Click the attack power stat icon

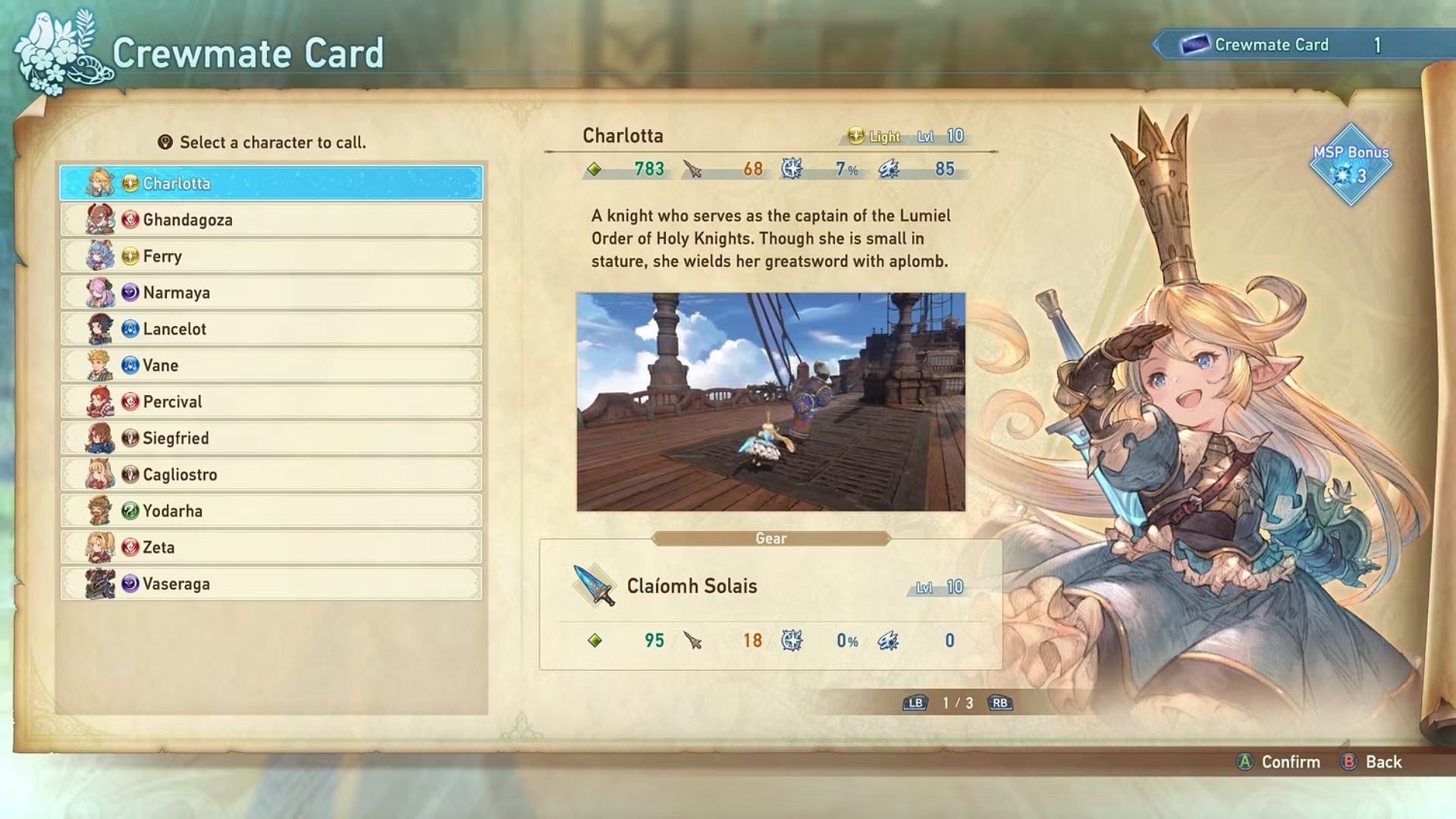click(x=690, y=170)
